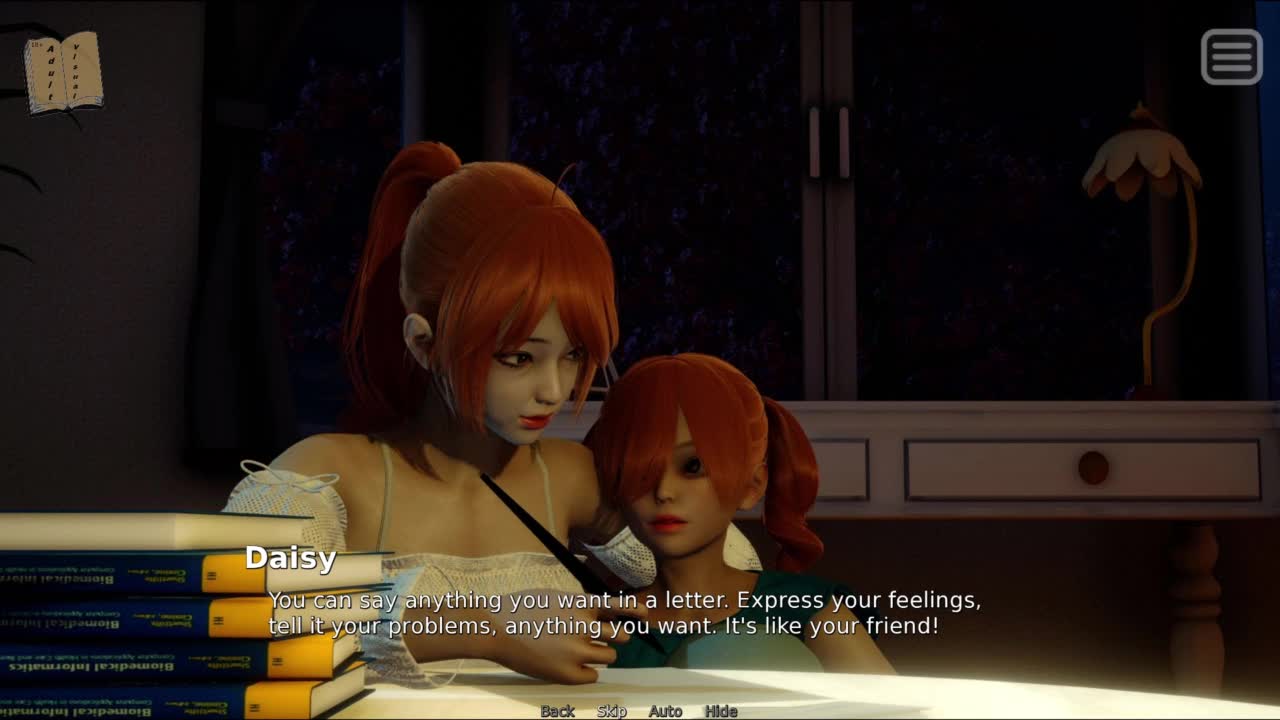Viewport: 1280px width, 720px height.
Task: Go Back to previous dialogue line
Action: click(x=557, y=711)
